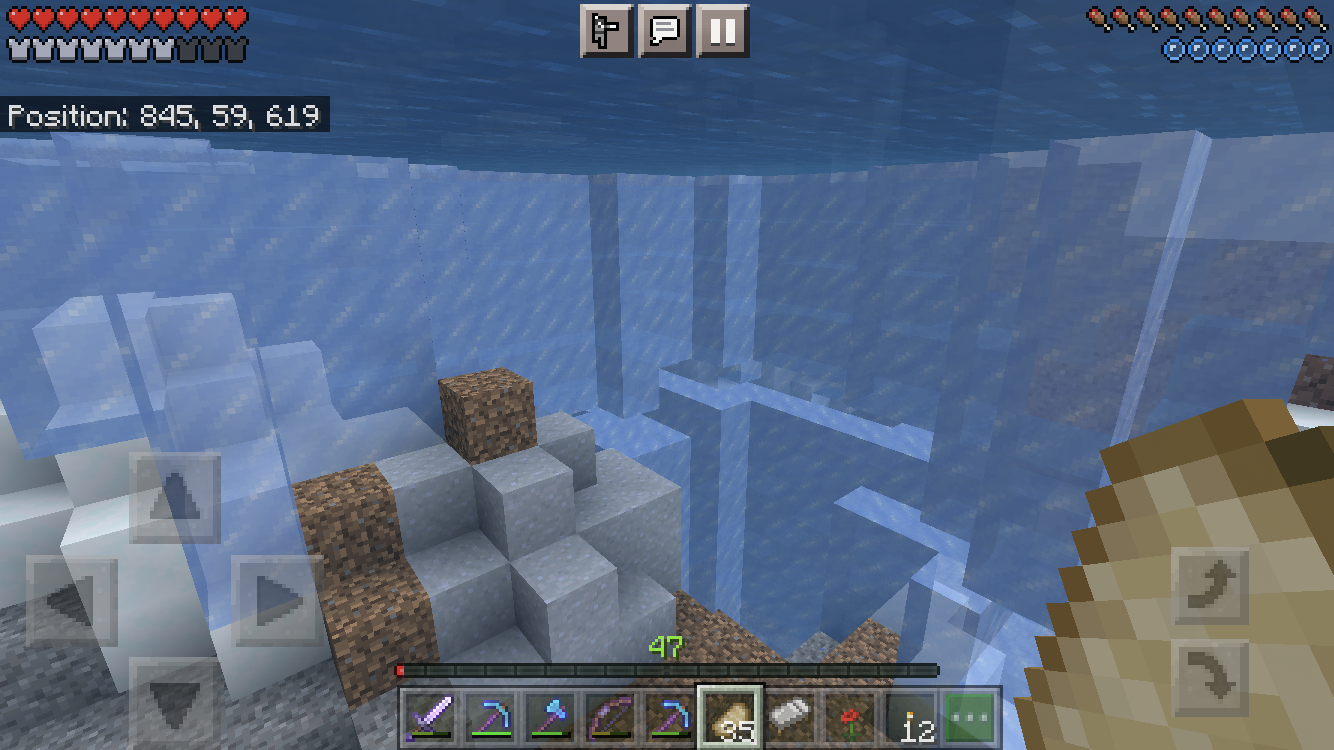This screenshot has height=750, width=1334.
Task: Tap the move backward arrow
Action: pos(175,703)
